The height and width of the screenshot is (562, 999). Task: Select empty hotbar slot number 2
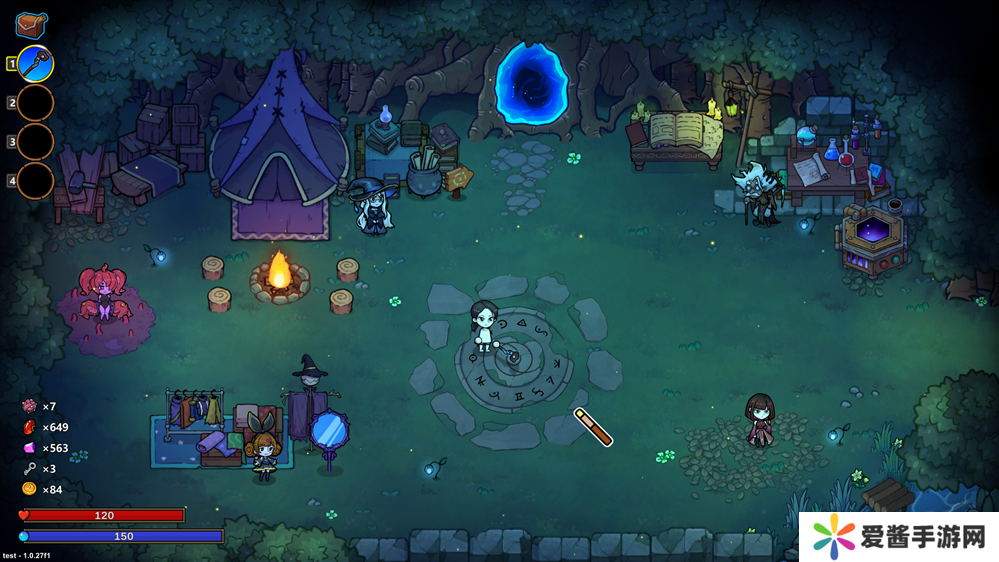point(35,103)
